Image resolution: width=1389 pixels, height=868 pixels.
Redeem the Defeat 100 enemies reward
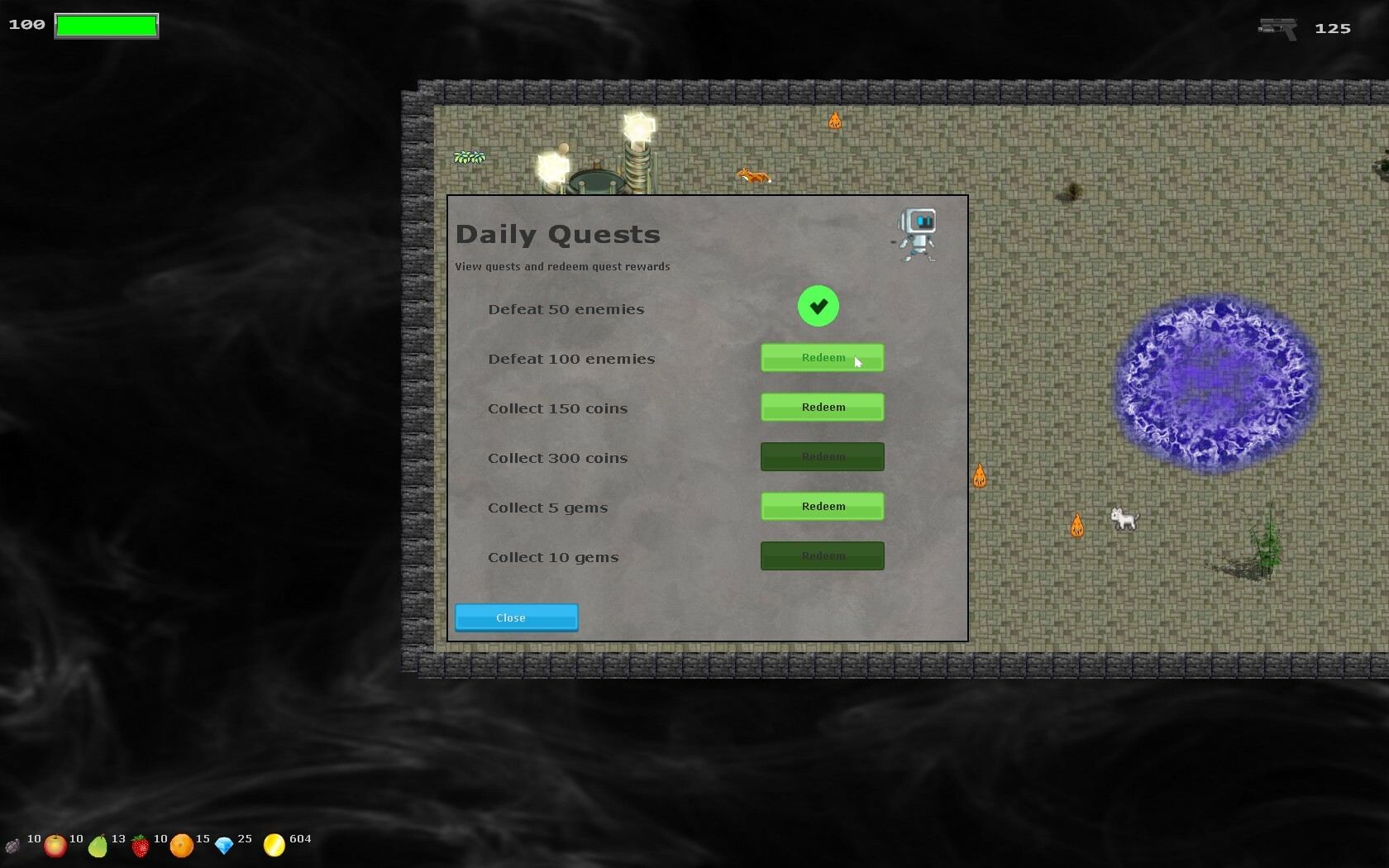(x=822, y=357)
